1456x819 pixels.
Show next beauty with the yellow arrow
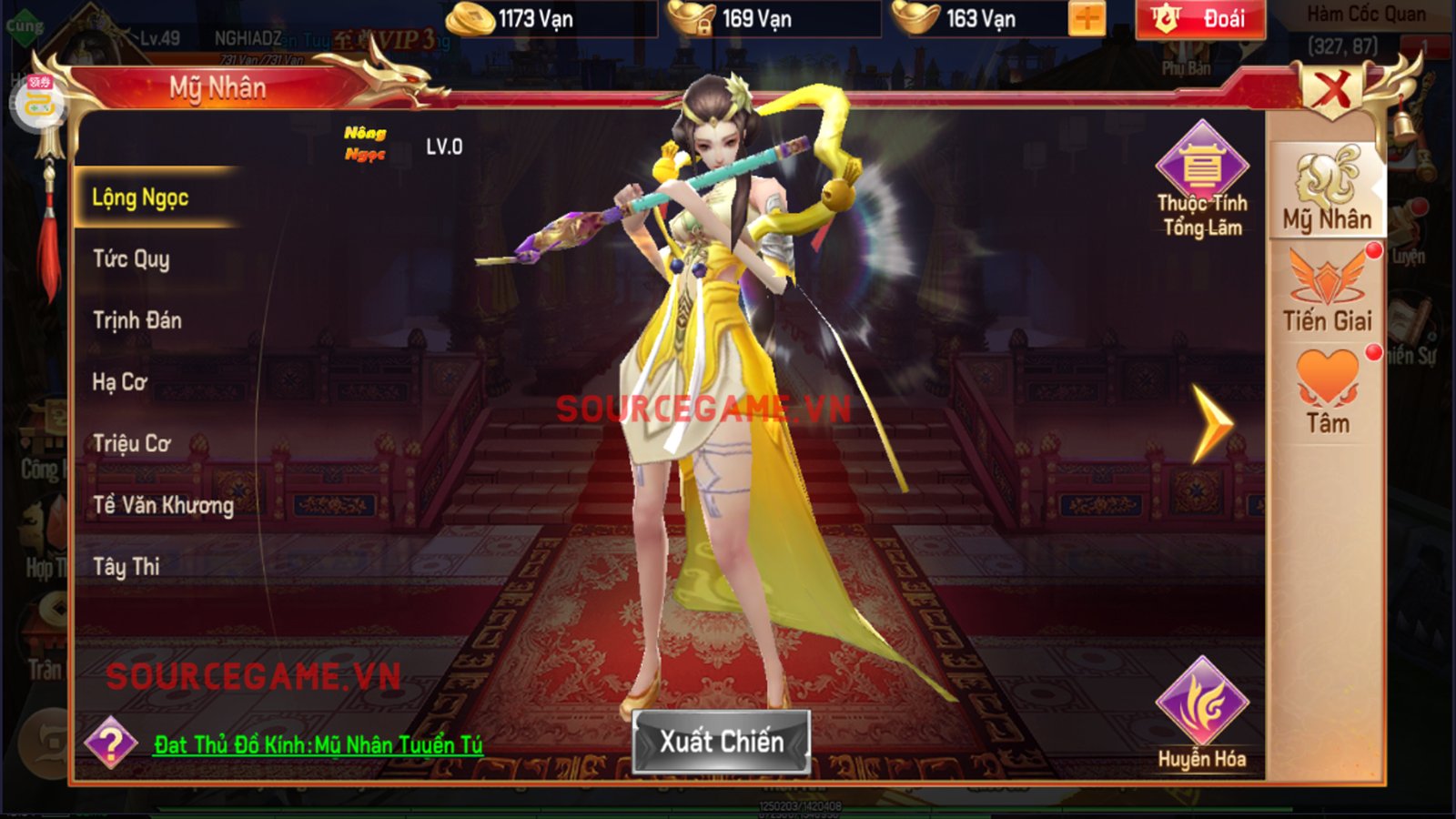[1212, 424]
